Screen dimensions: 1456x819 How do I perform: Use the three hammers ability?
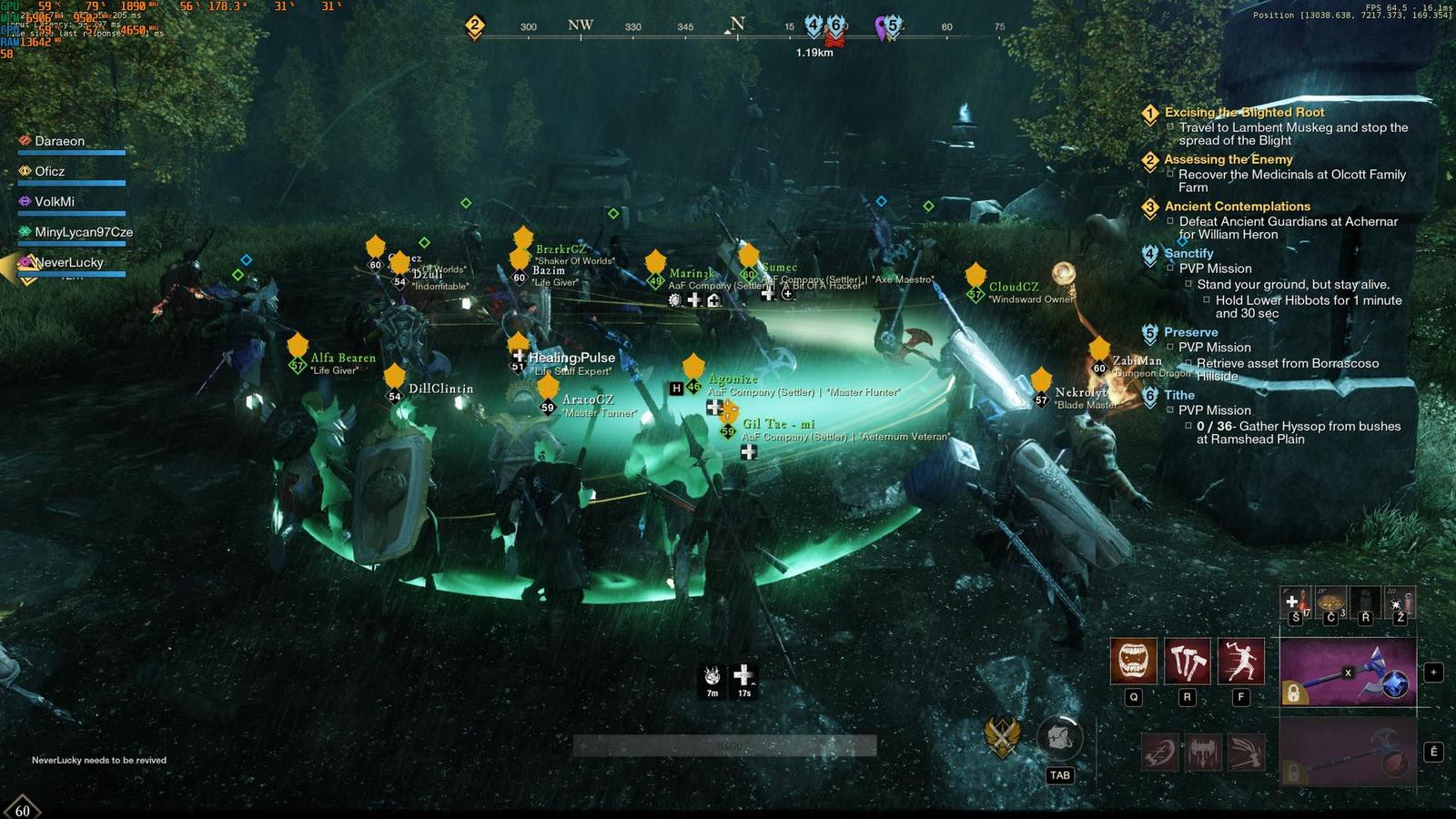click(x=1187, y=660)
